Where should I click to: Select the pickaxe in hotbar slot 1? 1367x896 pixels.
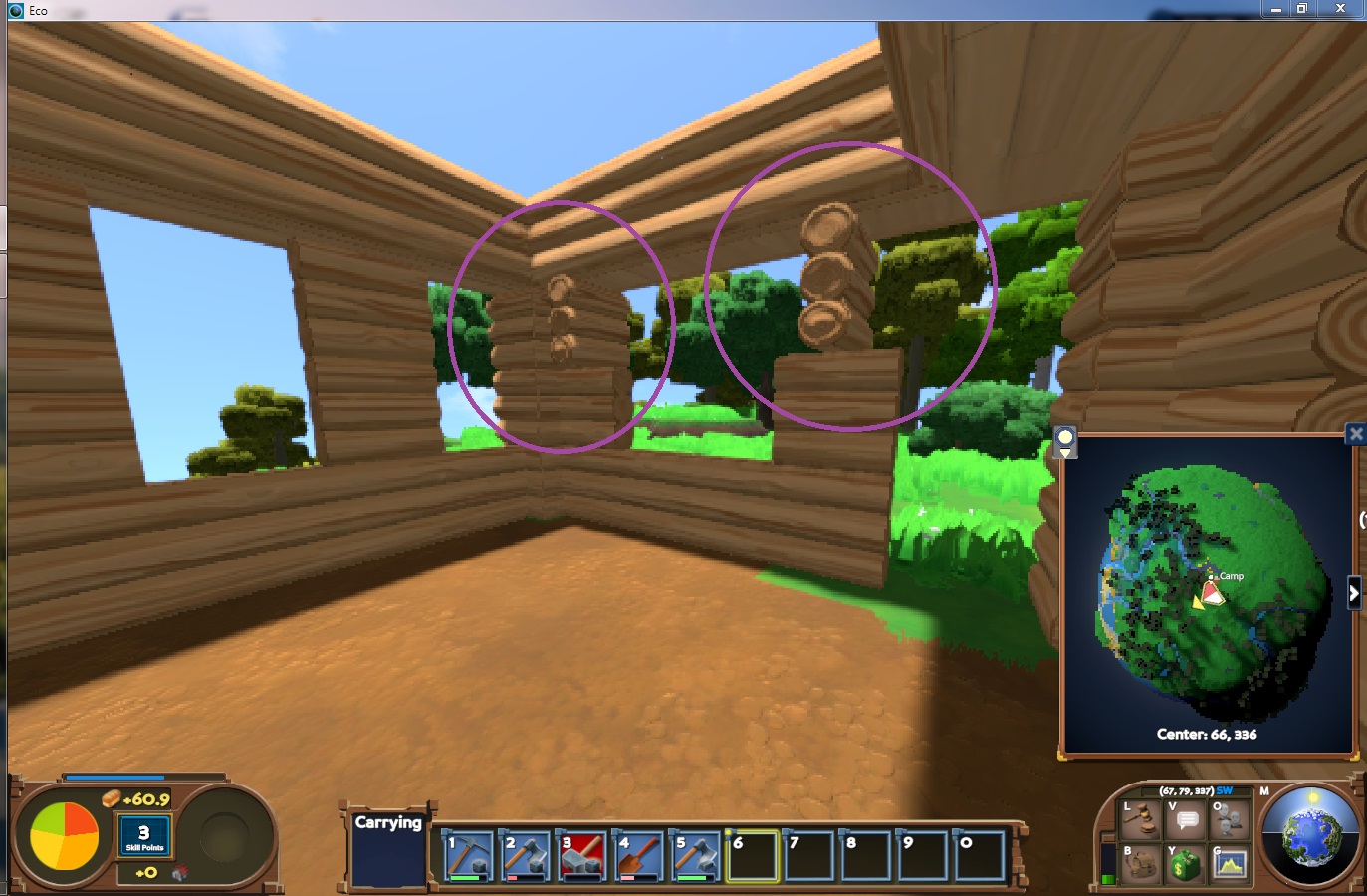467,858
